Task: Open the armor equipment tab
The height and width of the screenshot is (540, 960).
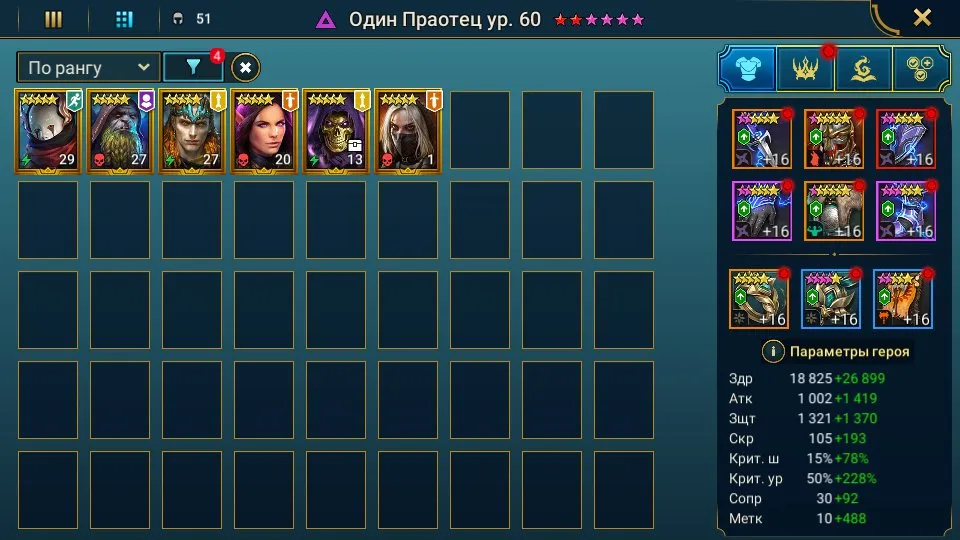Action: (747, 68)
